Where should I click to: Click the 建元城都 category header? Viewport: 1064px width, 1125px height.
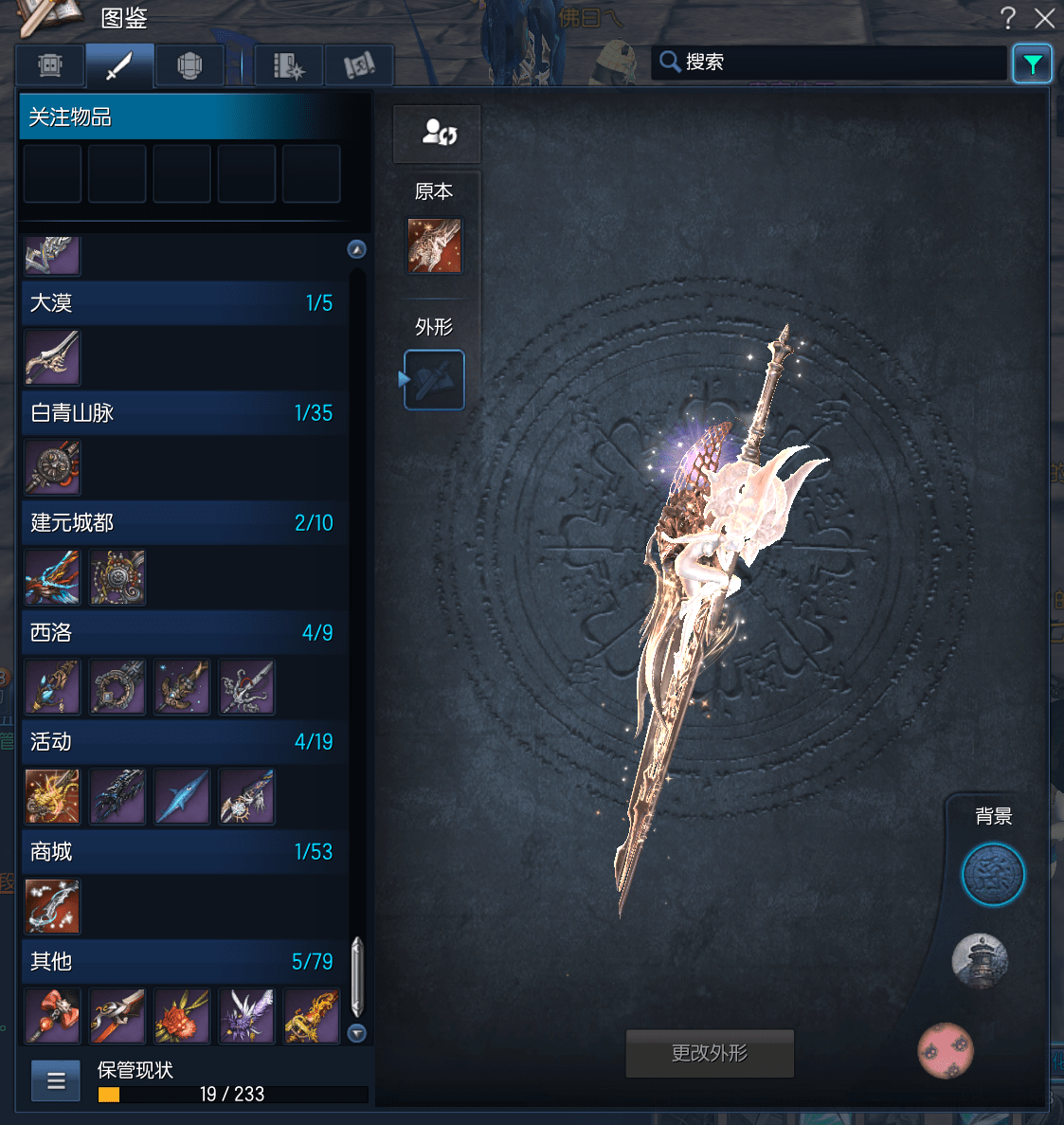click(182, 523)
